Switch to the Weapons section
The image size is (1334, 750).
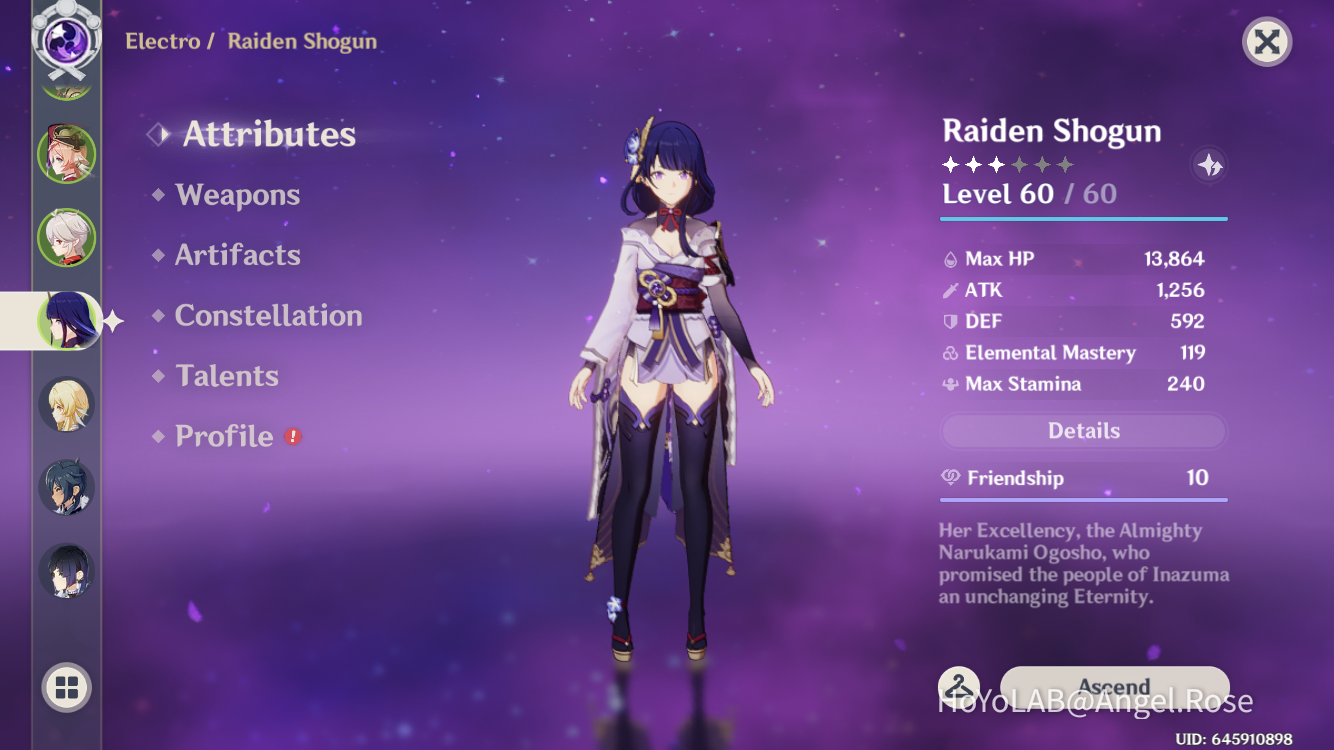[x=237, y=195]
